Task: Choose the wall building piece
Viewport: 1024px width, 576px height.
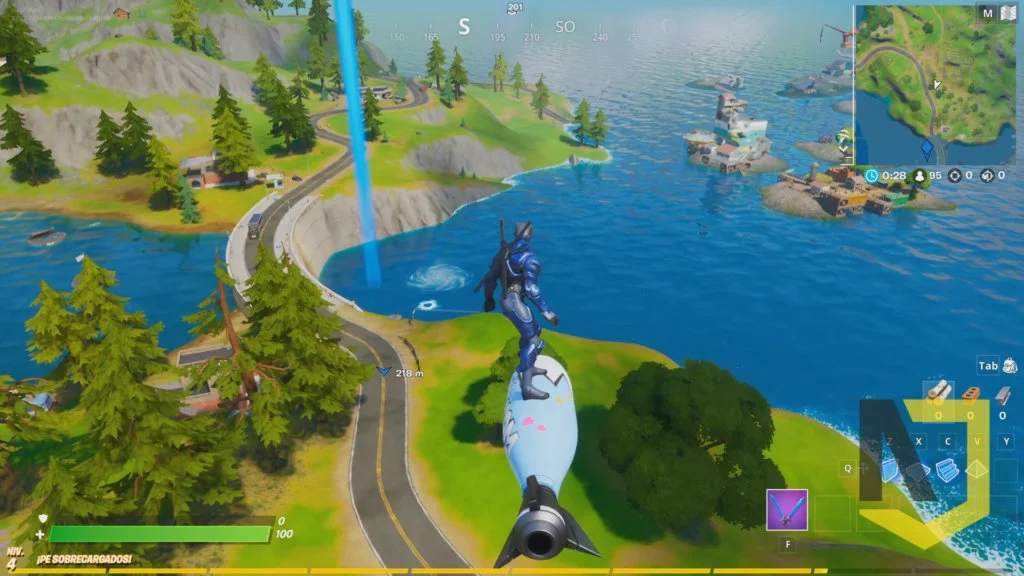Action: point(892,470)
